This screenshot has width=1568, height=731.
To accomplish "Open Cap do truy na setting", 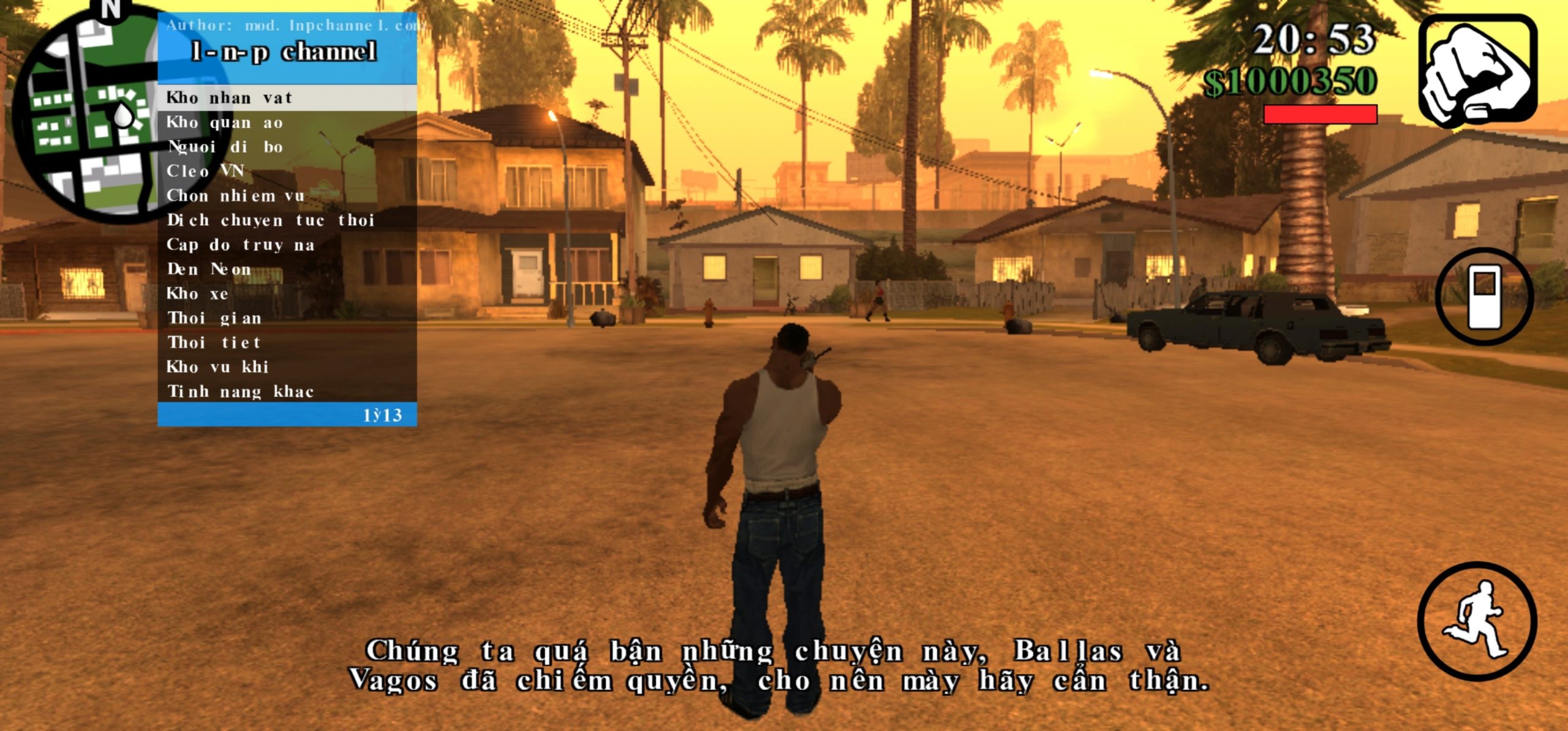I will point(287,245).
